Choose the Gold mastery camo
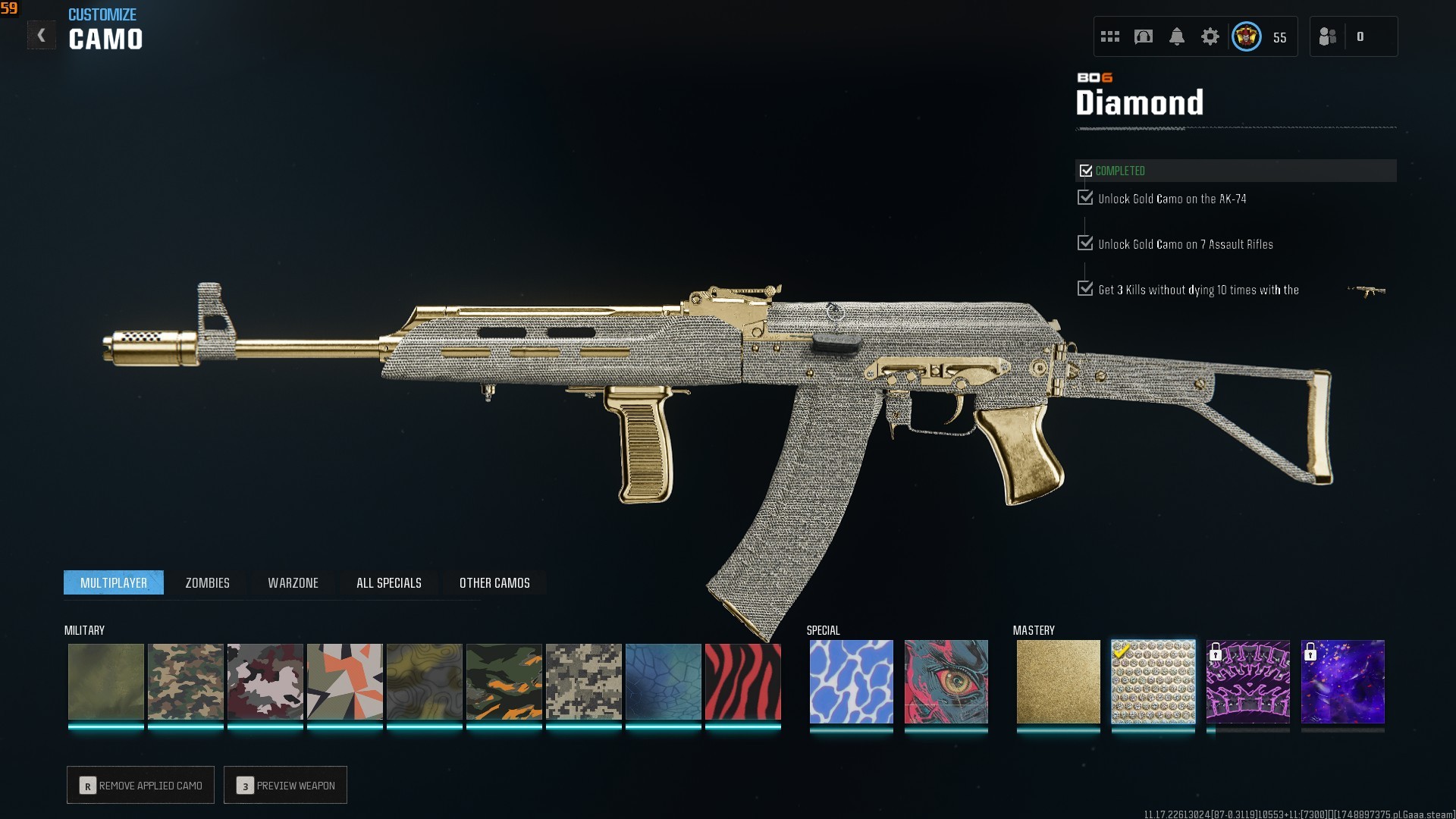 click(x=1058, y=682)
